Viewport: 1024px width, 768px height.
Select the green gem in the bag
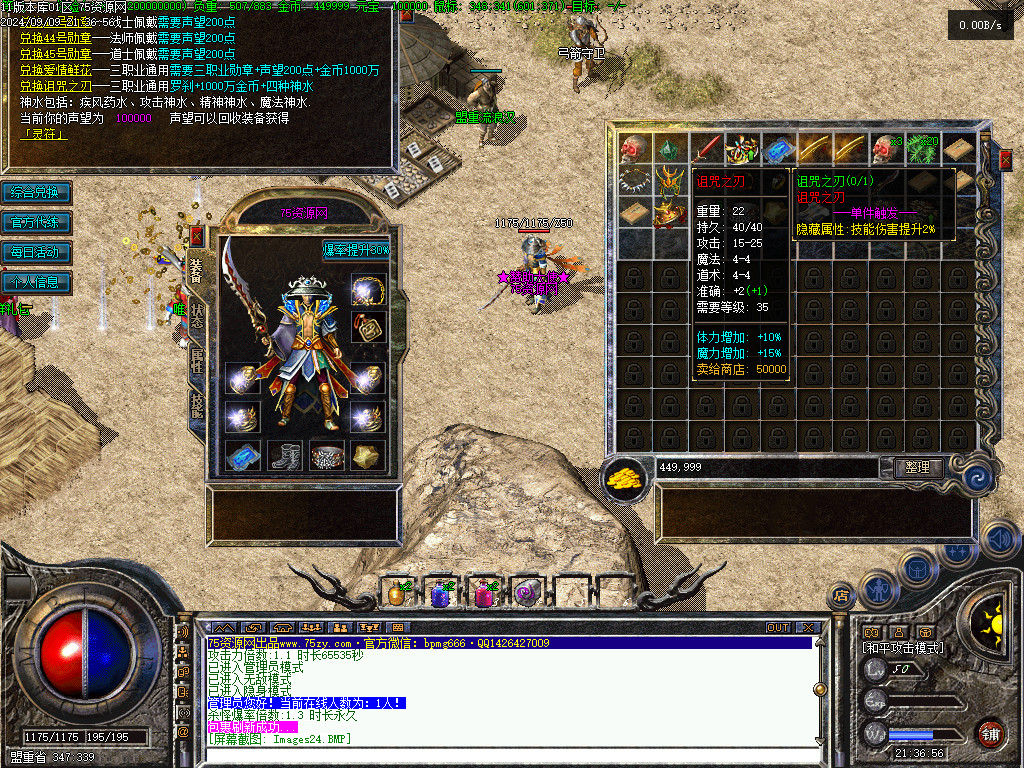[x=669, y=149]
